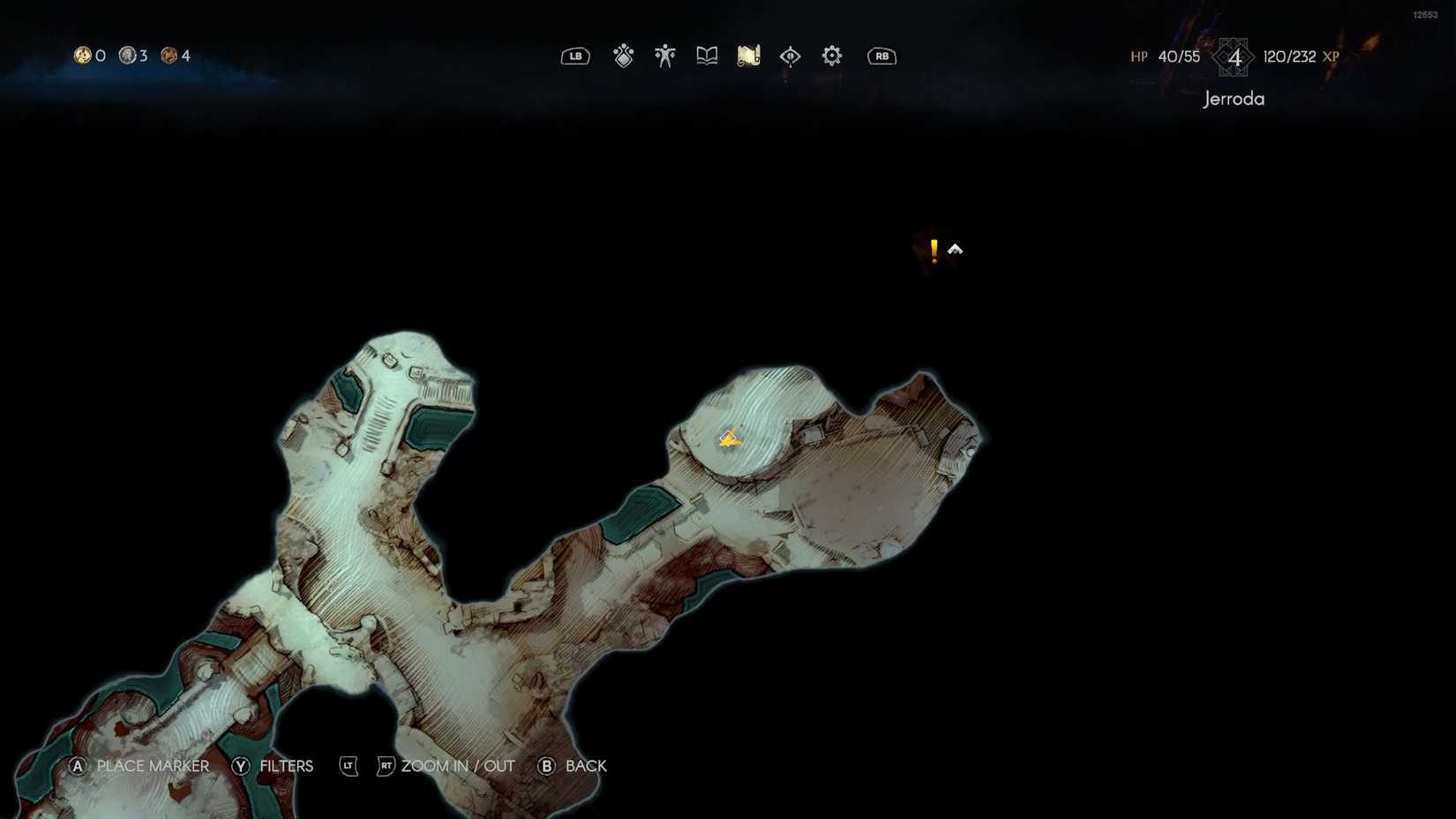1456x819 pixels.
Task: Click the white house marker near the quest icon
Action: coord(955,249)
